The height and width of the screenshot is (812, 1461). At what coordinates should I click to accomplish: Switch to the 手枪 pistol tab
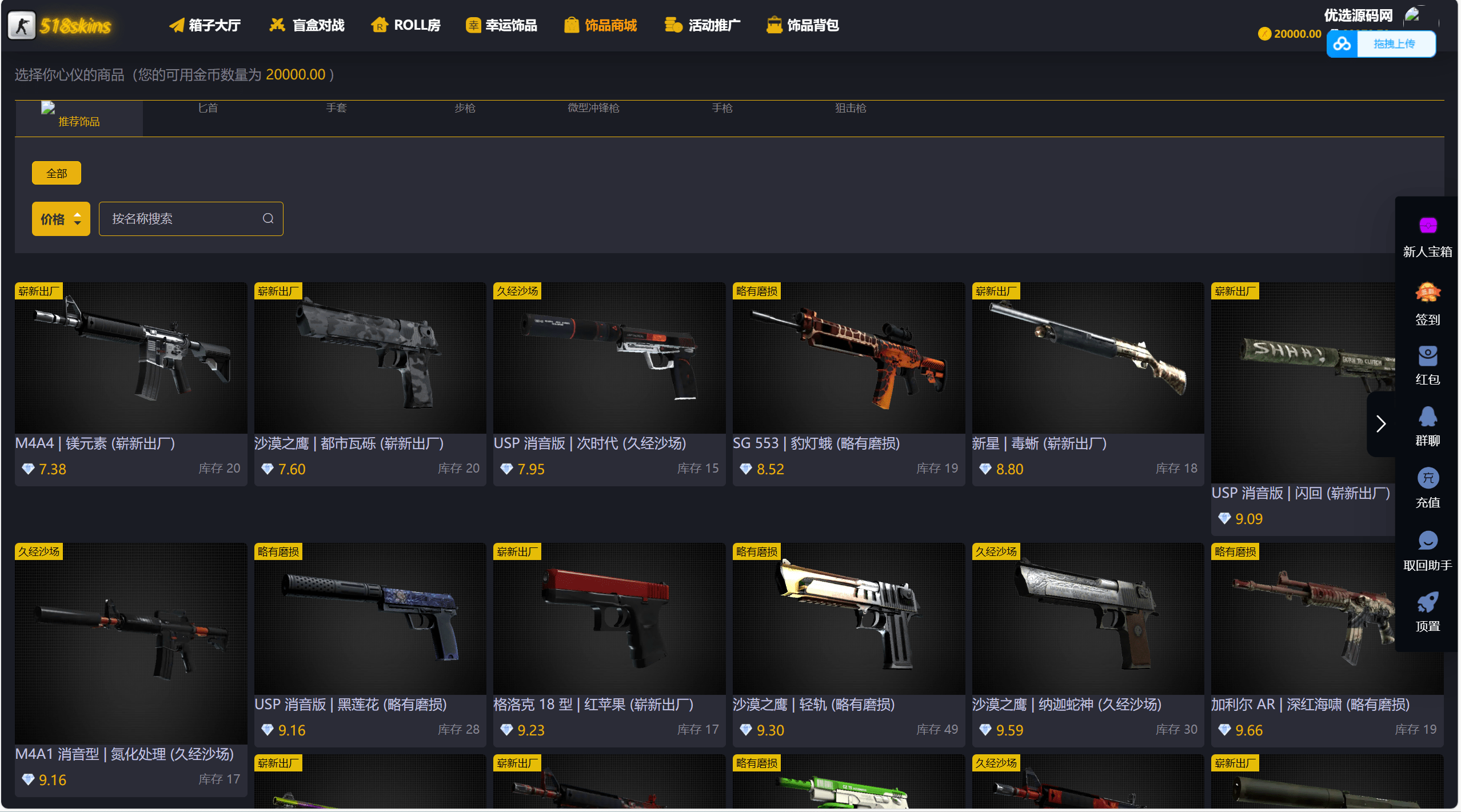(x=722, y=108)
